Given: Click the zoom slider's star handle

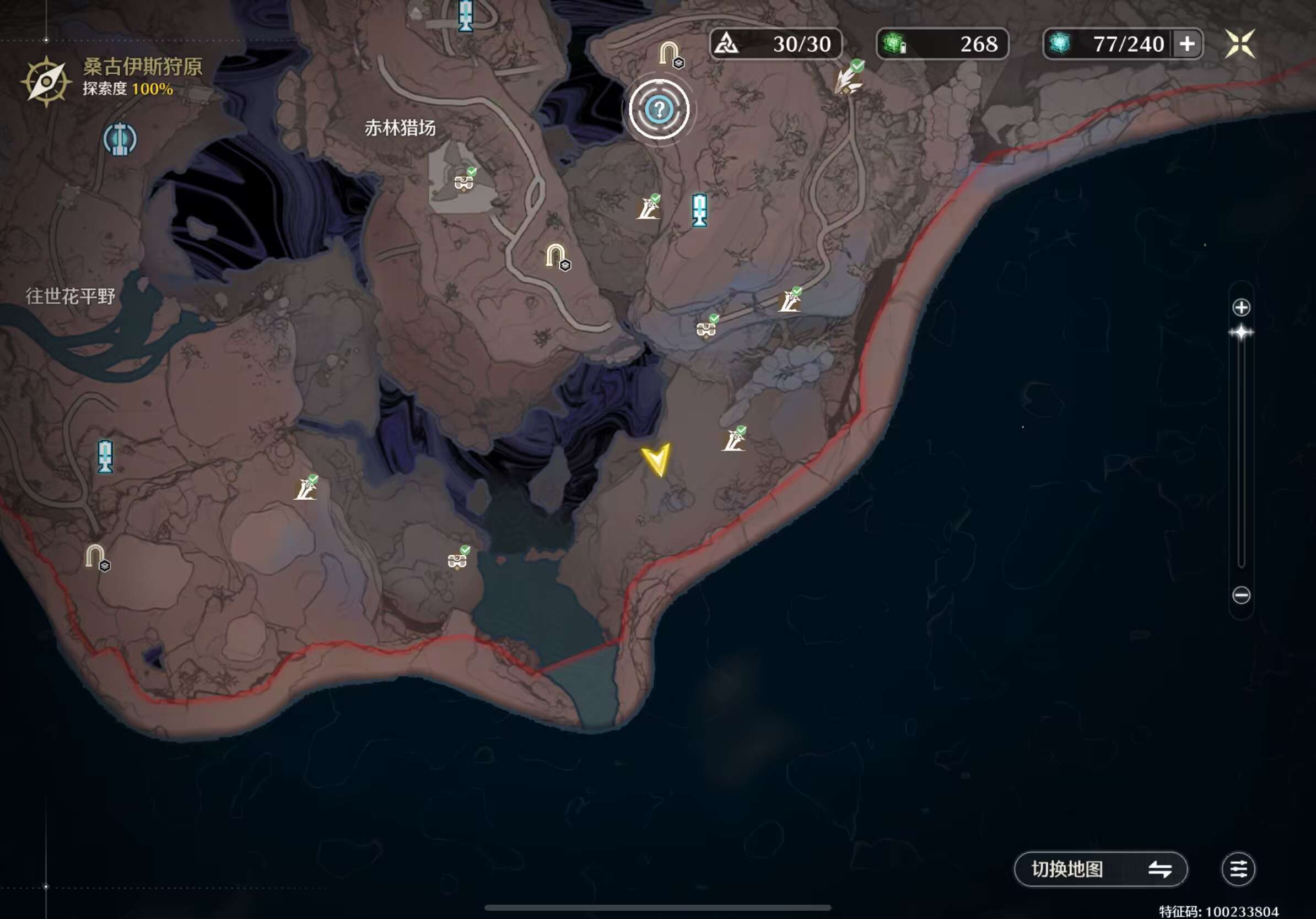Looking at the screenshot, I should (x=1241, y=333).
